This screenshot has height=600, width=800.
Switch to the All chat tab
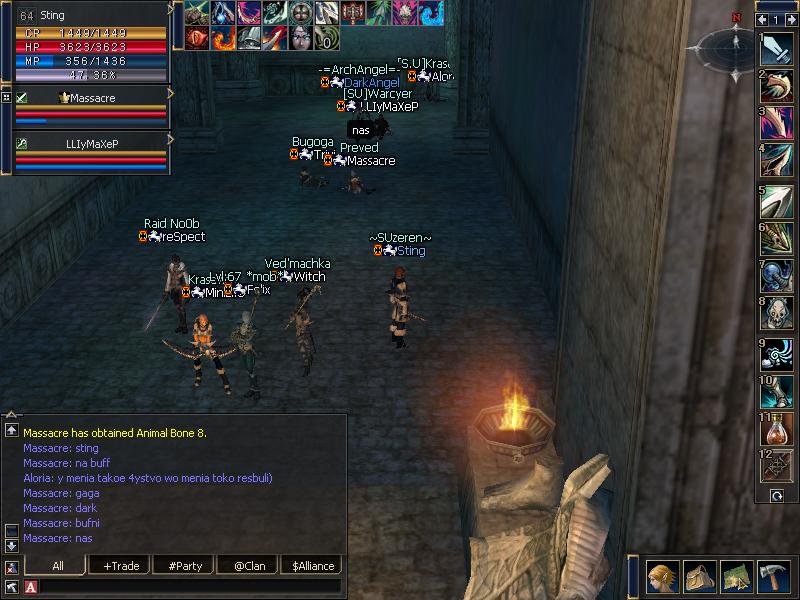click(x=58, y=566)
